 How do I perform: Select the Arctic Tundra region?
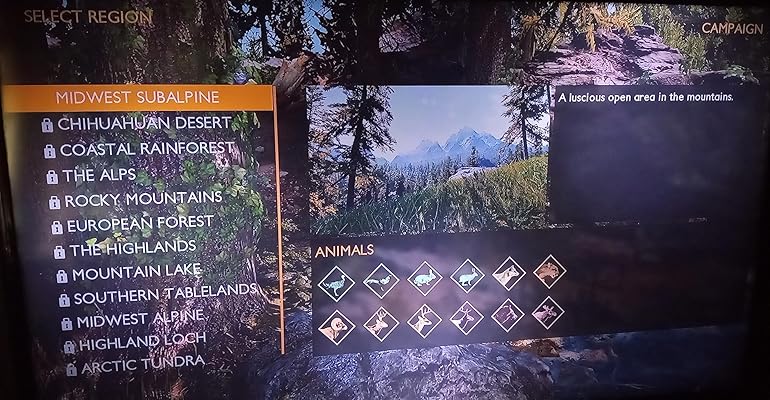(142, 366)
